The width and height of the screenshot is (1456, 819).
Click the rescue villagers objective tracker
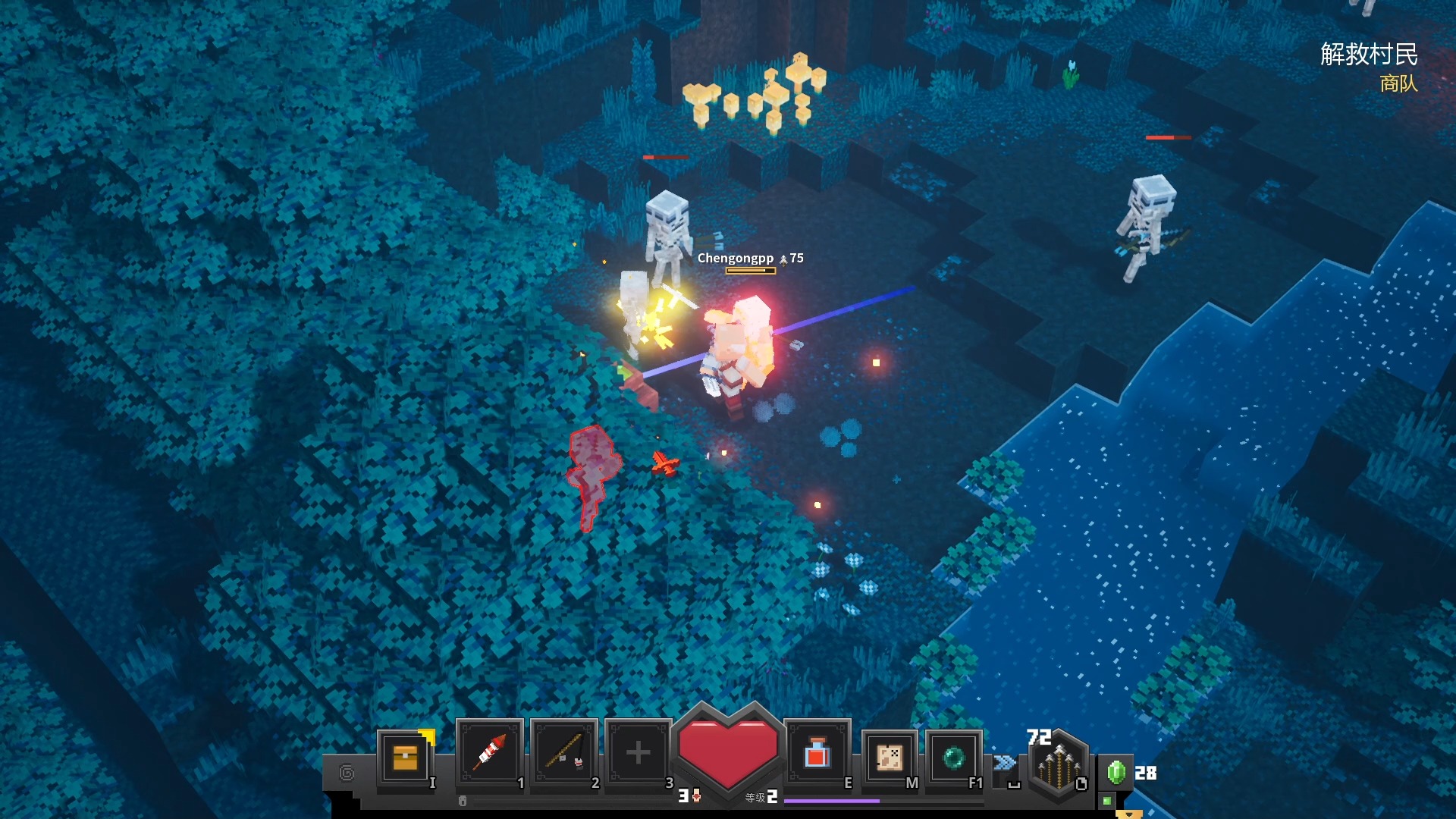click(1368, 55)
